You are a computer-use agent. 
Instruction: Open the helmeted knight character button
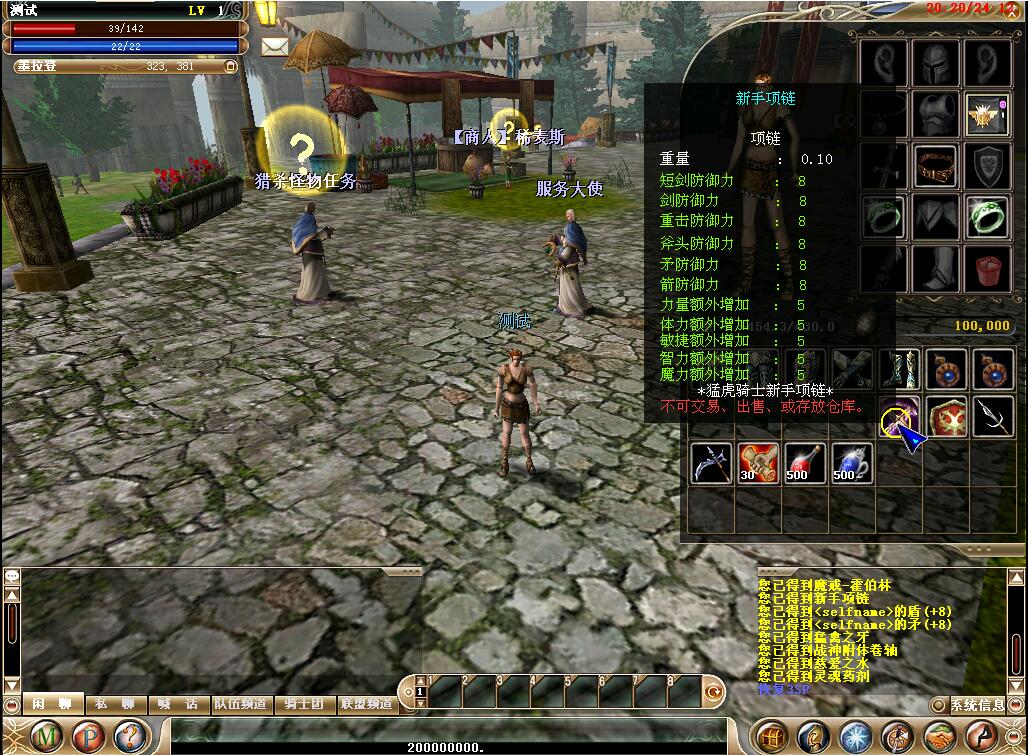coord(813,737)
